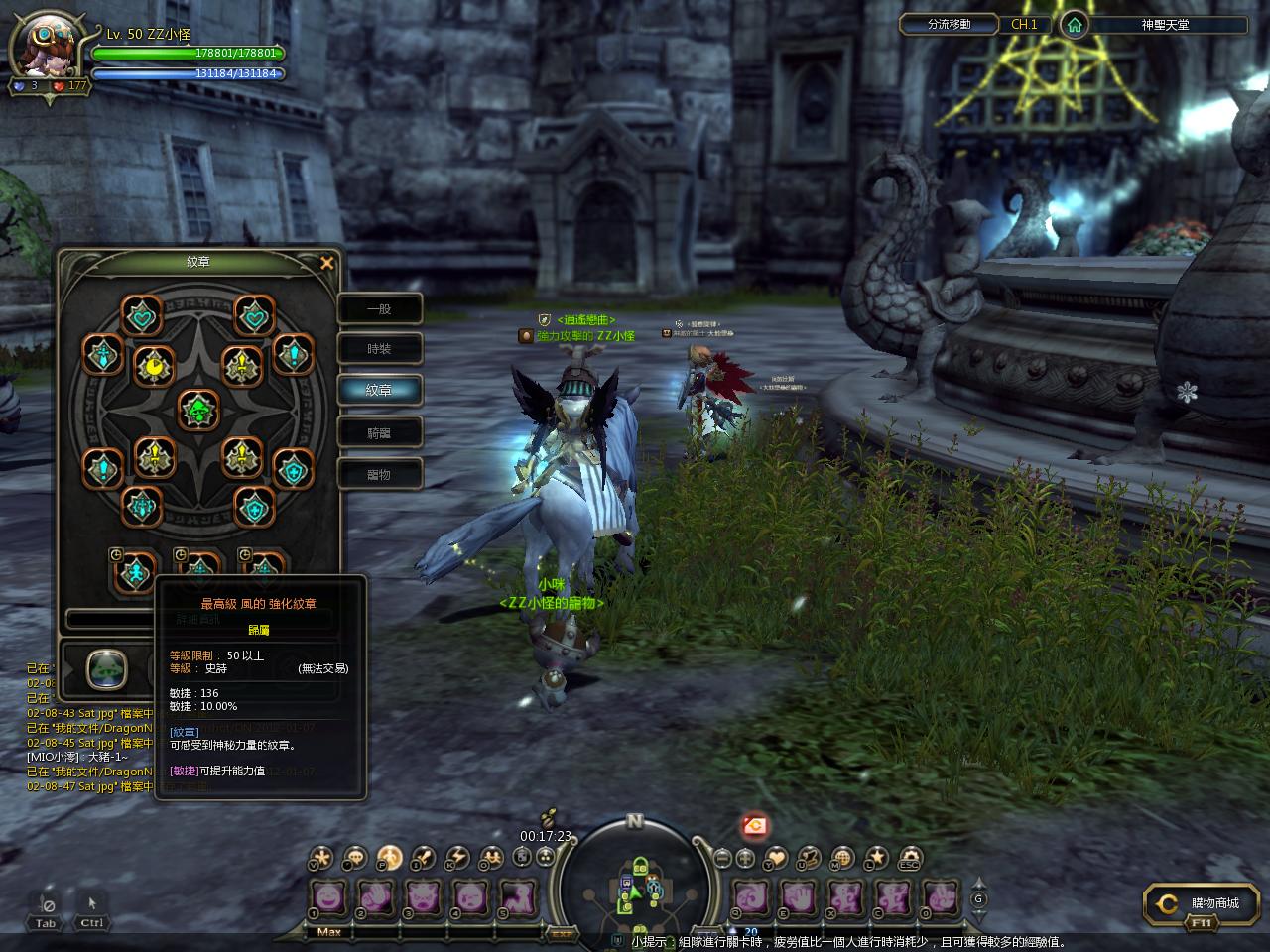
Task: Click the red notification icon above the hotbar
Action: tap(755, 825)
